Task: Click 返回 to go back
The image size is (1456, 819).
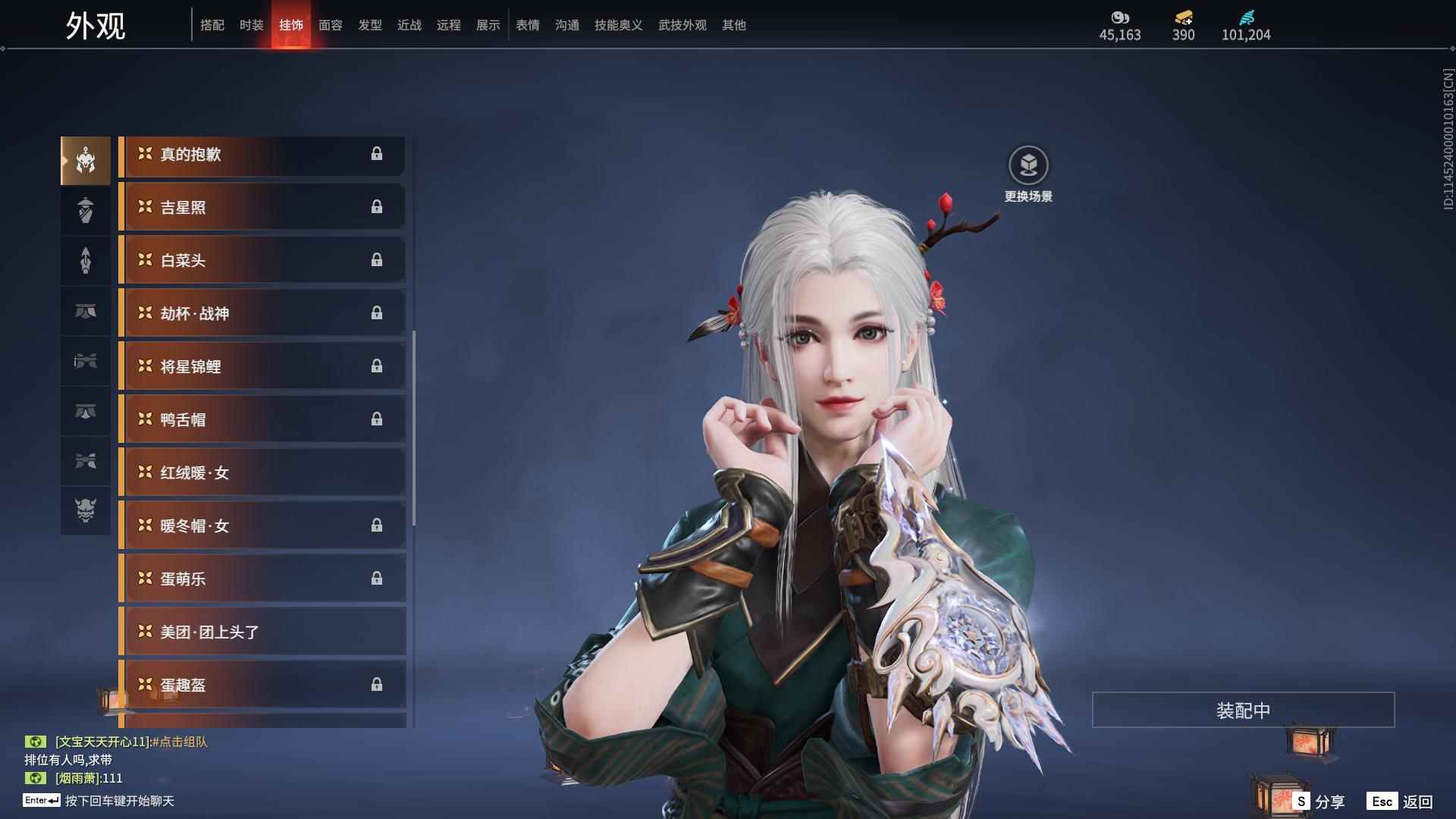Action: [1400, 801]
